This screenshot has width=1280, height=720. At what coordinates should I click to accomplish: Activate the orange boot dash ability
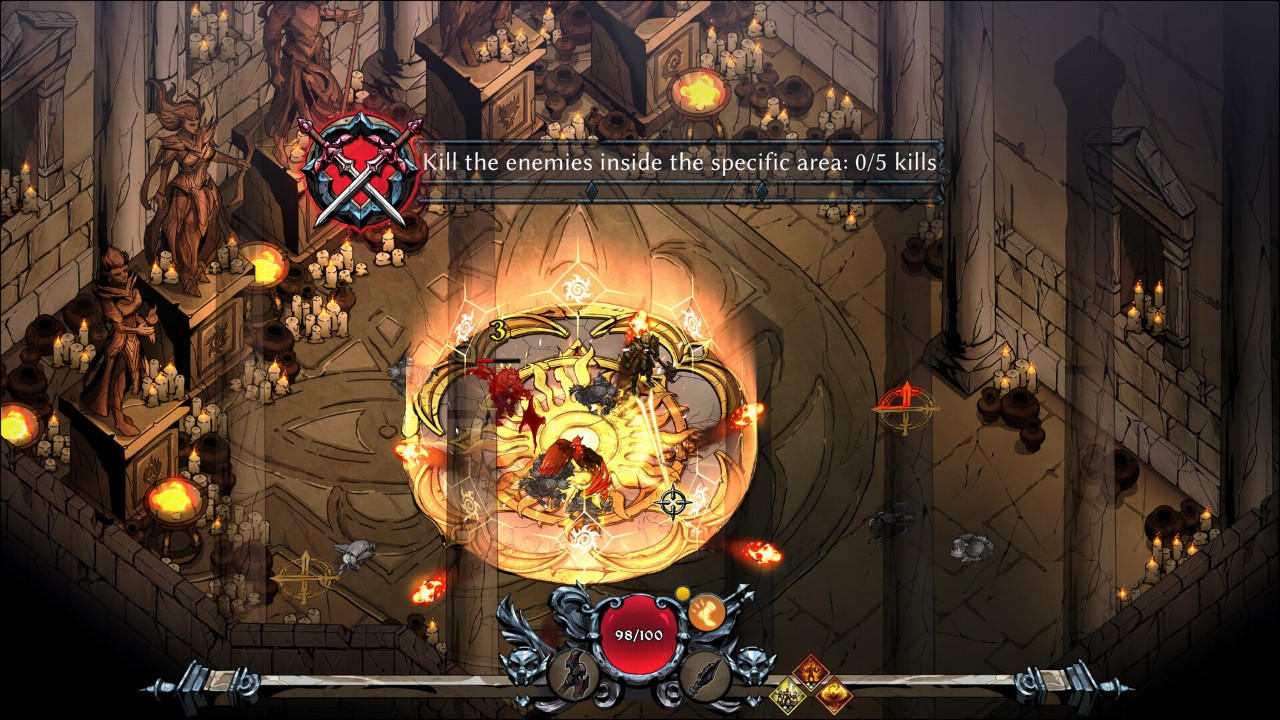pos(707,612)
